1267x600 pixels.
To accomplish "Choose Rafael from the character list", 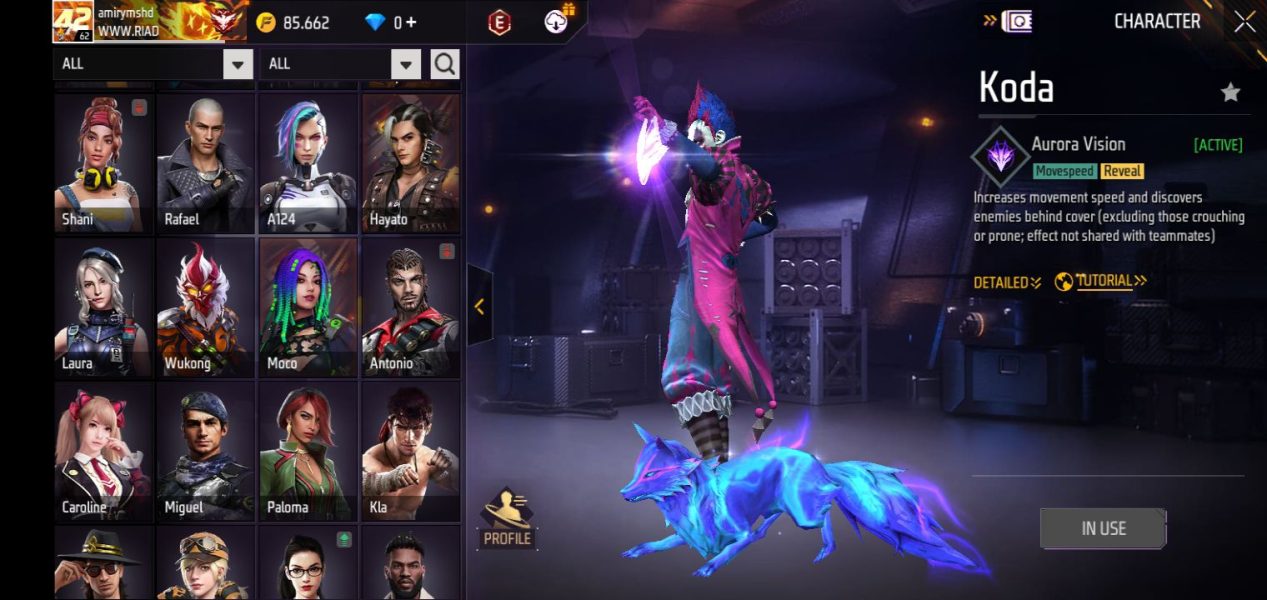I will tap(206, 163).
